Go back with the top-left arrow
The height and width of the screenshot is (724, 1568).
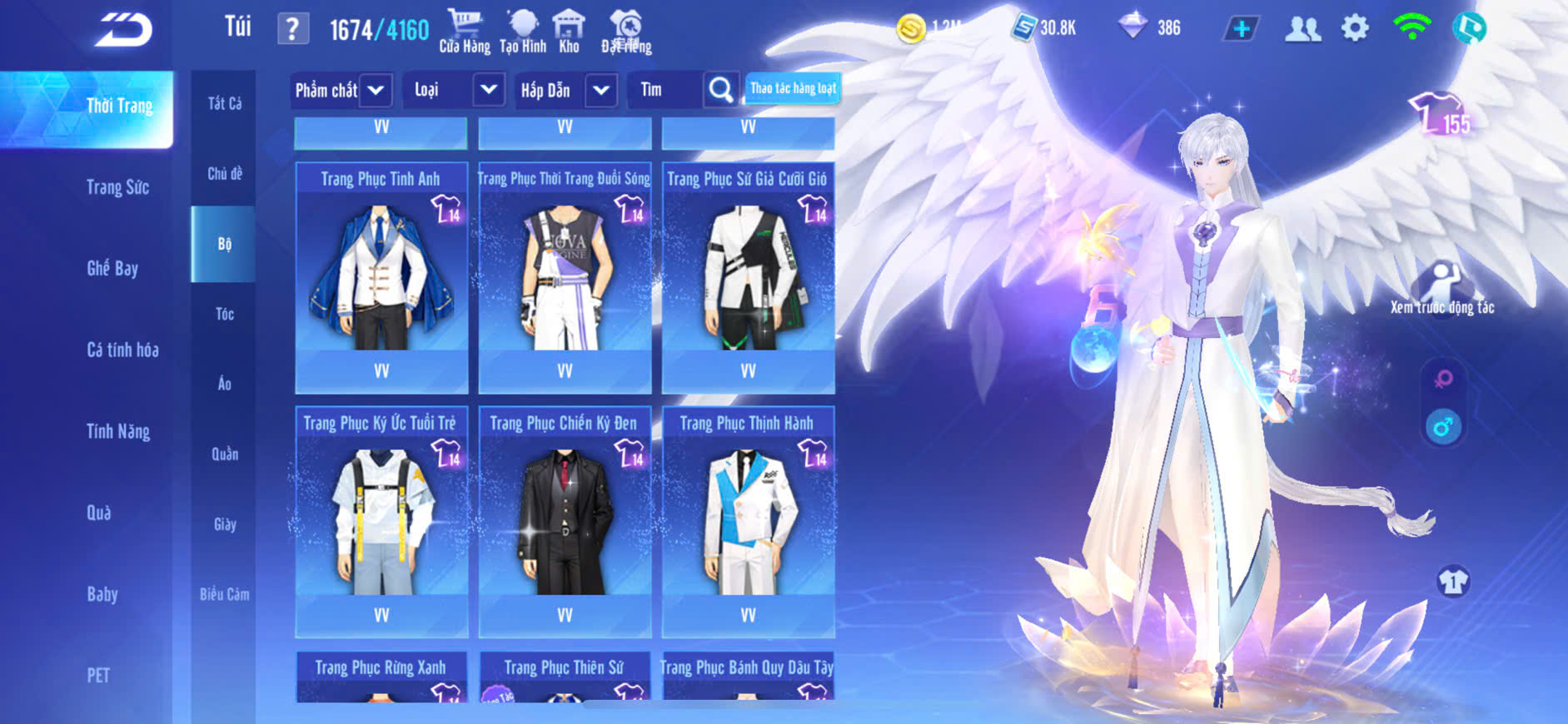pos(123,31)
